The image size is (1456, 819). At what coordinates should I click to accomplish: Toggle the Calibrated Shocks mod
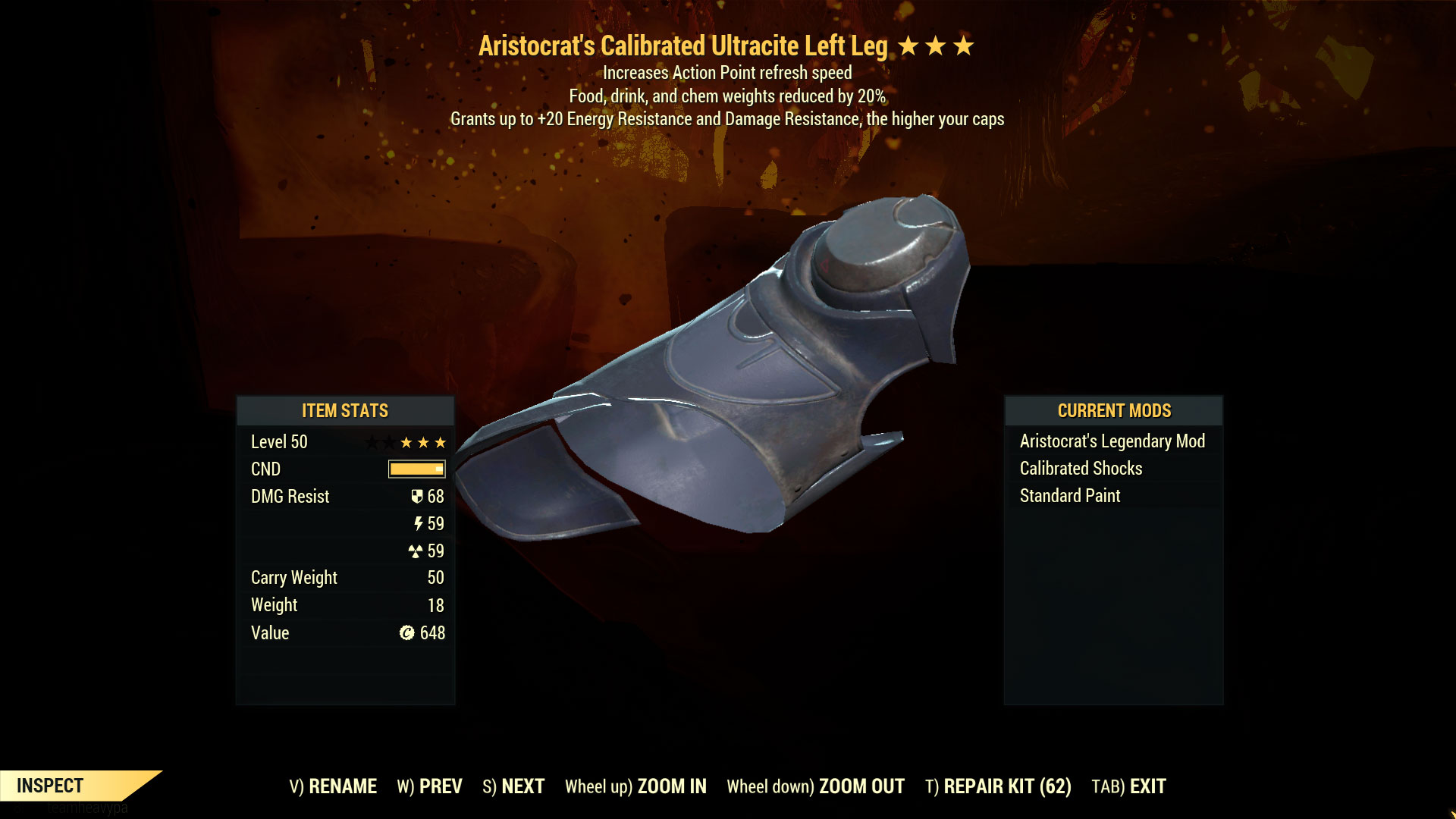[x=1081, y=468]
